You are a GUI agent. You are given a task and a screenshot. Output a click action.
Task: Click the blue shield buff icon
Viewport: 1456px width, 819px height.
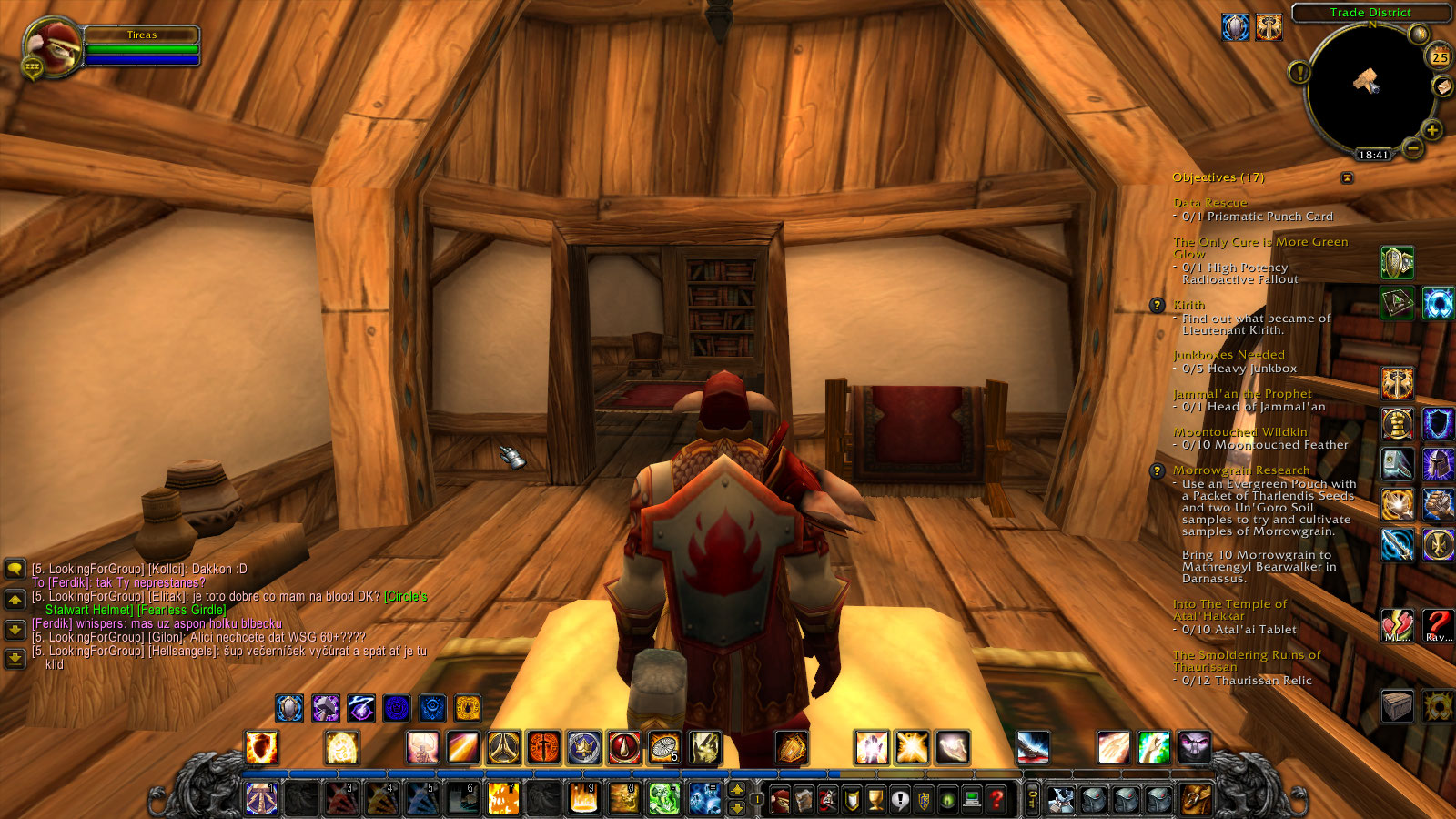coord(1234,27)
